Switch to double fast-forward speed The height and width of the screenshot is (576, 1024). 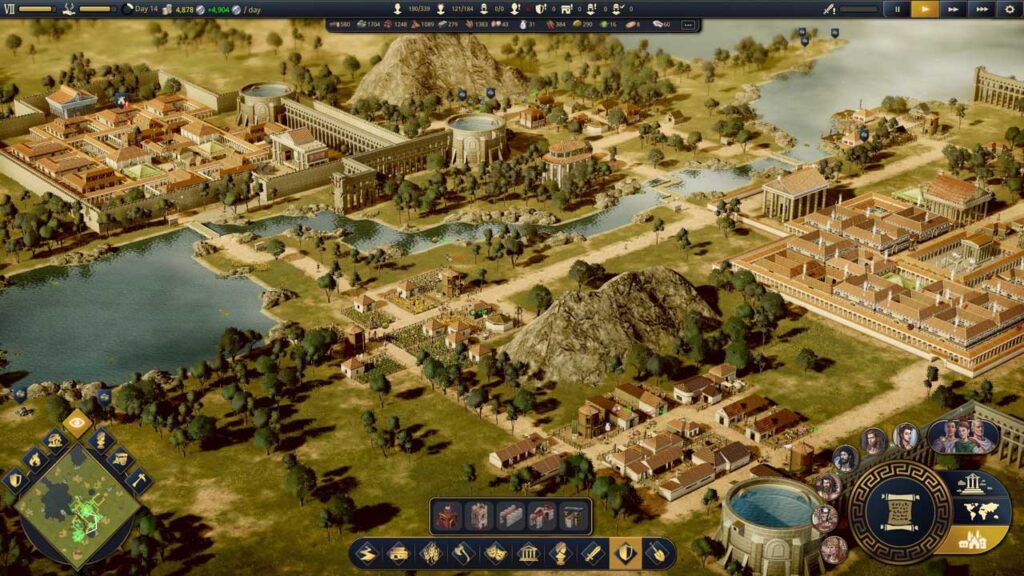pos(954,9)
